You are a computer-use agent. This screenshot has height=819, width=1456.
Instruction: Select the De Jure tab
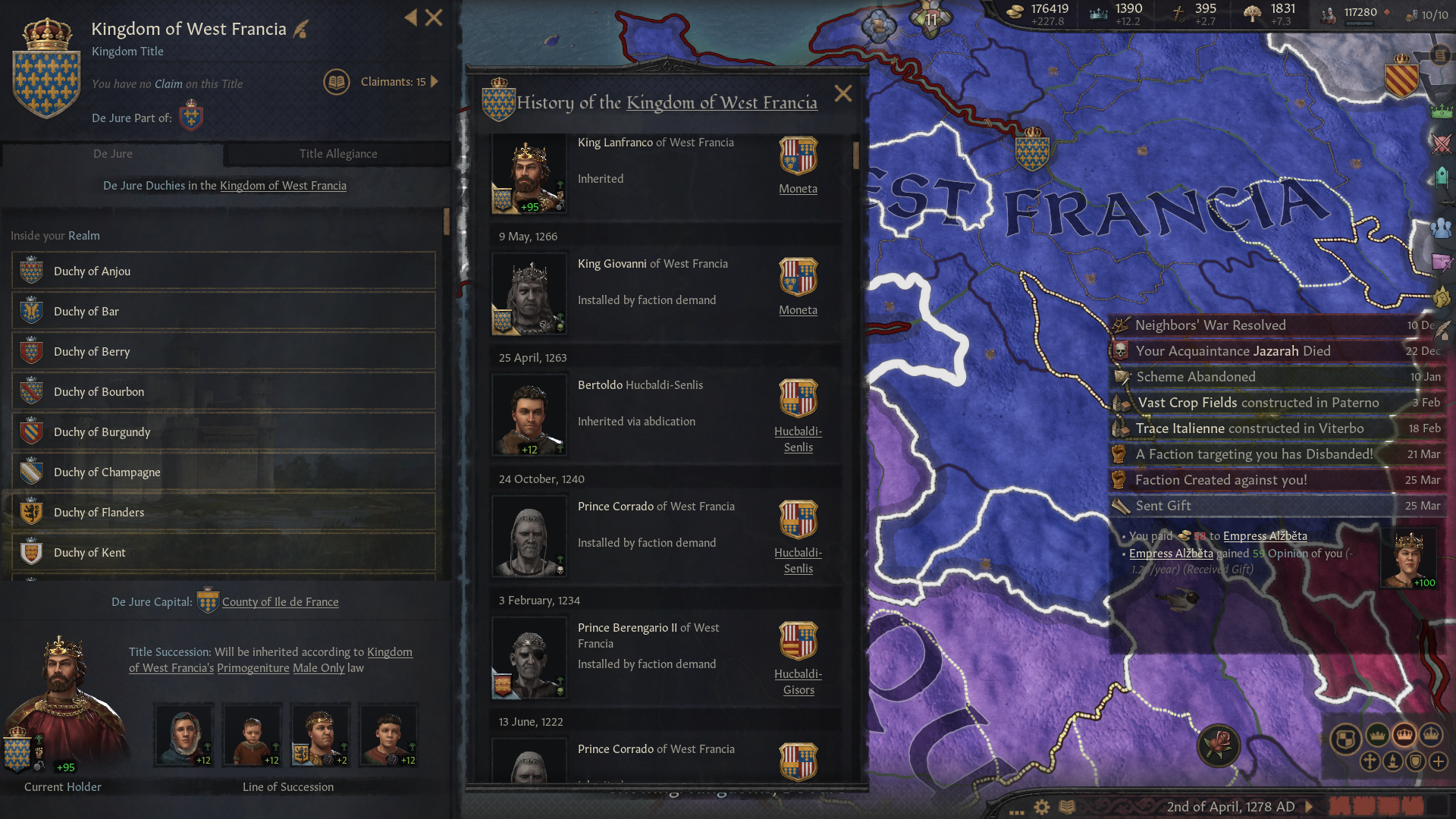pyautogui.click(x=112, y=153)
